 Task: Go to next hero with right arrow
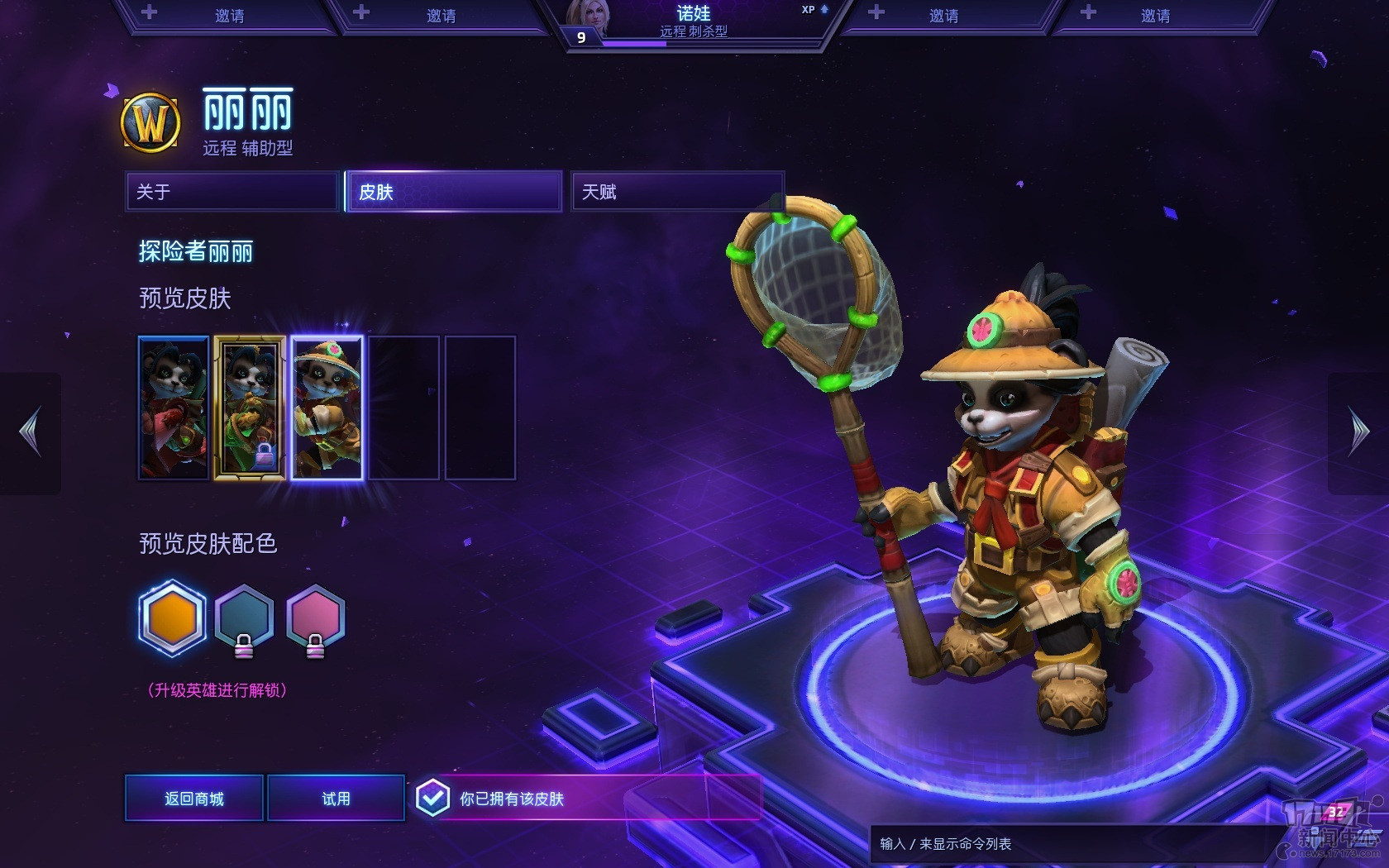(x=1358, y=432)
